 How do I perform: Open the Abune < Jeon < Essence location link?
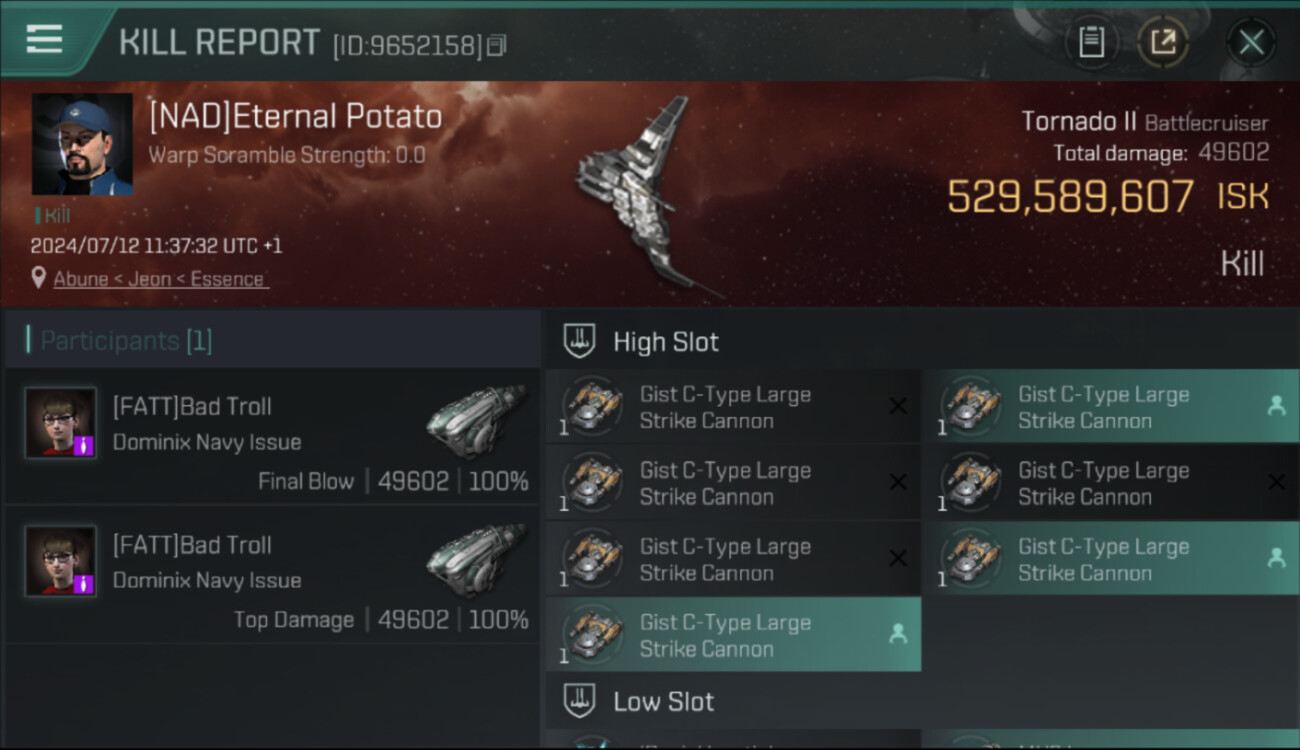click(x=159, y=279)
